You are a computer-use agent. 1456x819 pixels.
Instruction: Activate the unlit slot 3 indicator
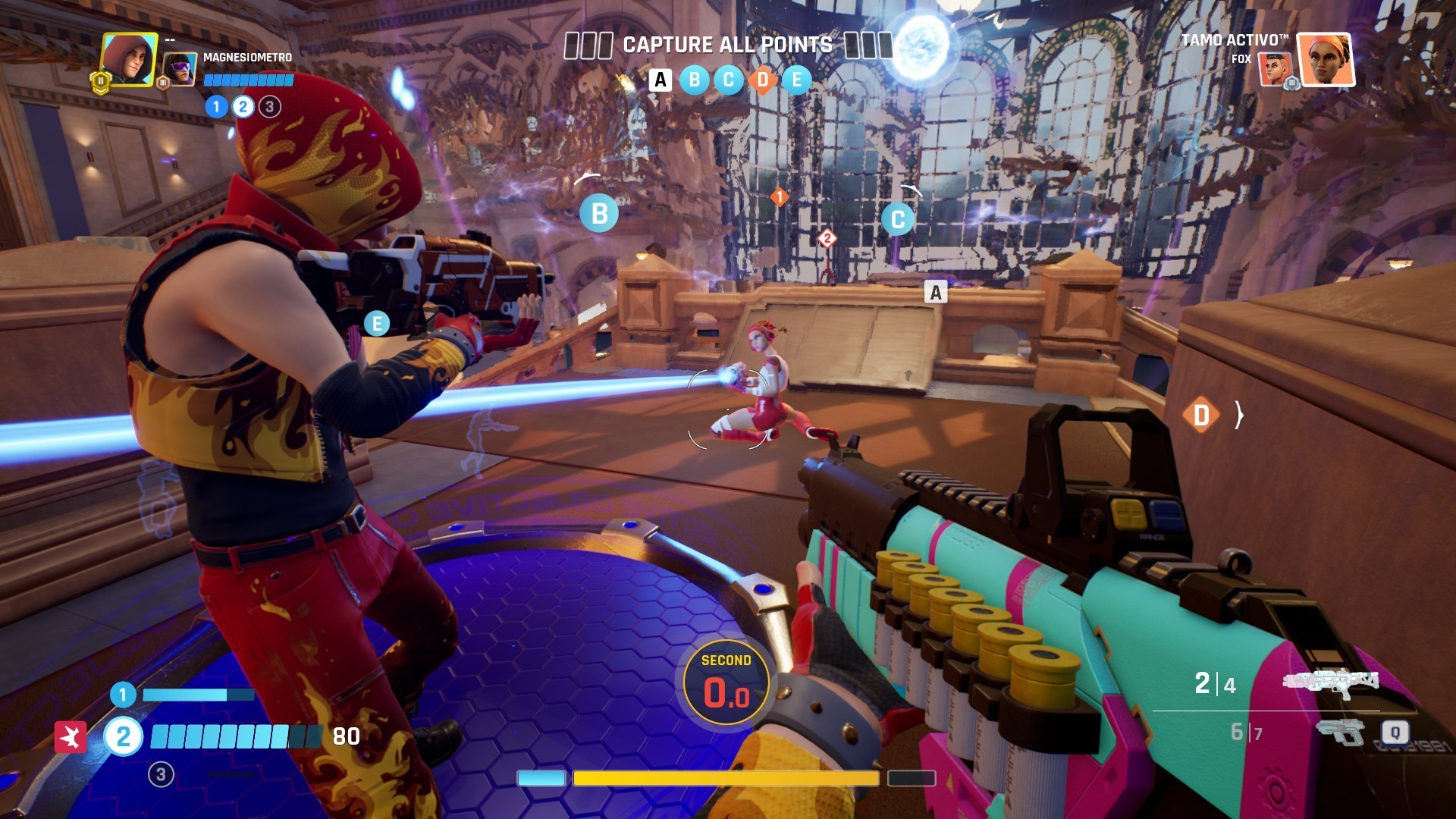coord(269,107)
